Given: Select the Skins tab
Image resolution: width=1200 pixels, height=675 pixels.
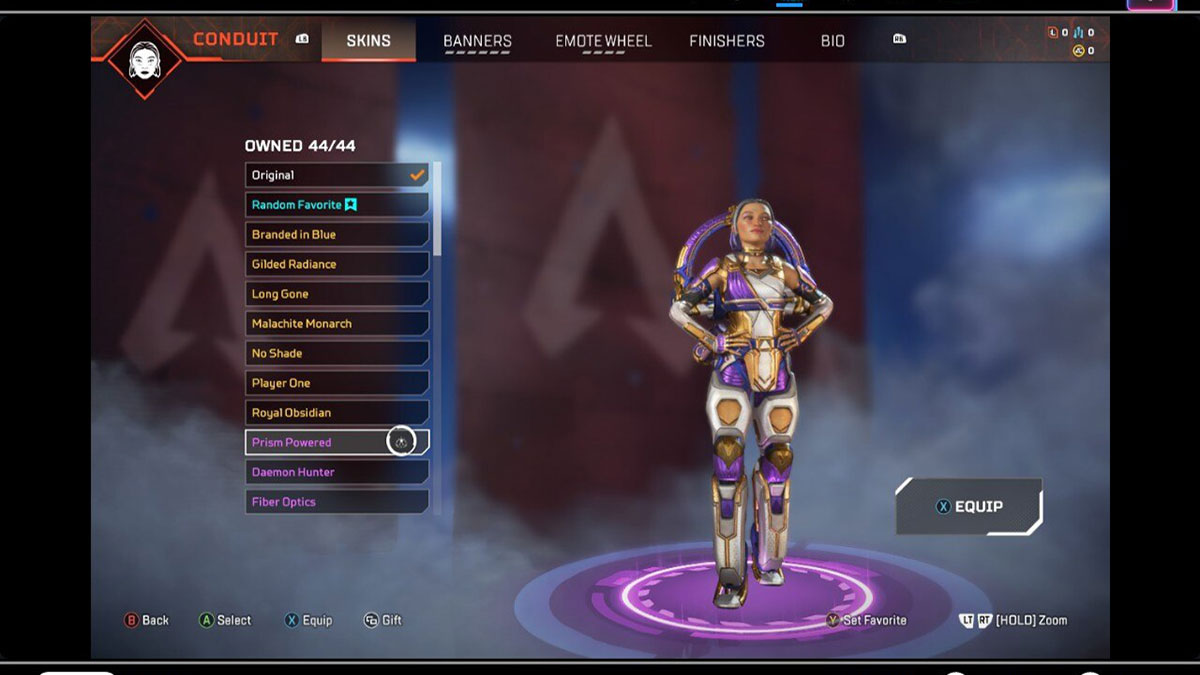Looking at the screenshot, I should click(368, 41).
